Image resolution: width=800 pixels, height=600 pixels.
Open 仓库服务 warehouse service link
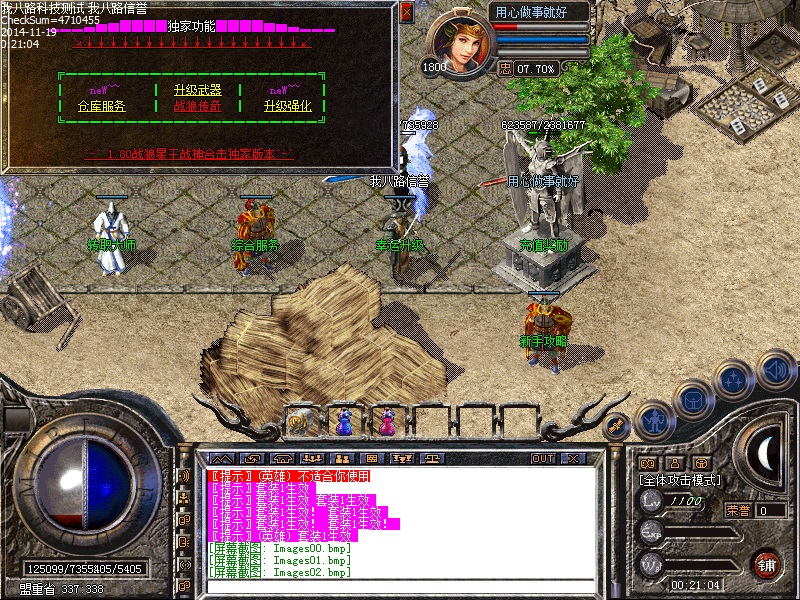coord(101,106)
